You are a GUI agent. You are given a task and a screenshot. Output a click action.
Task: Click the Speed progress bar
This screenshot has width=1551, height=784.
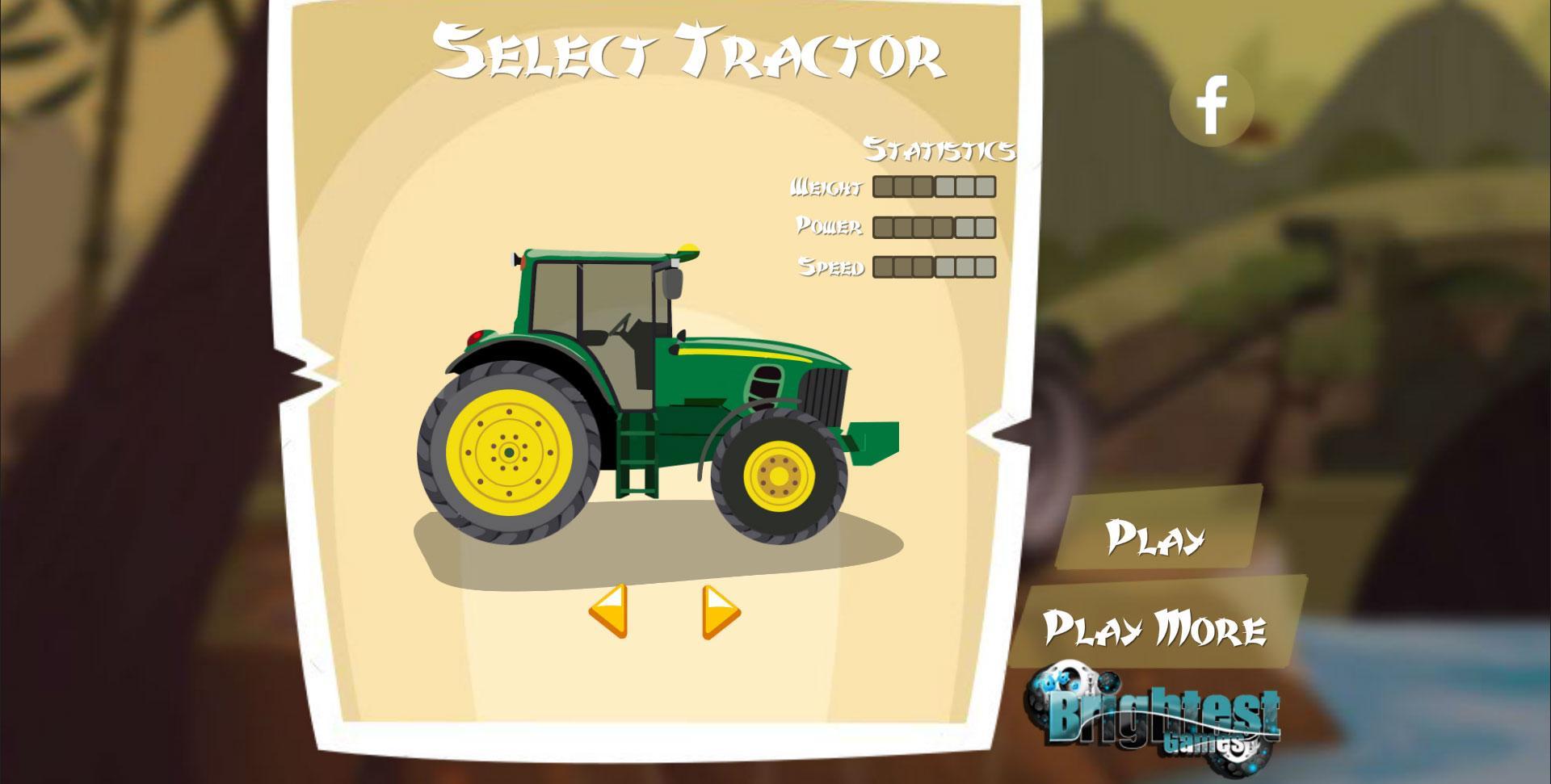pyautogui.click(x=933, y=266)
